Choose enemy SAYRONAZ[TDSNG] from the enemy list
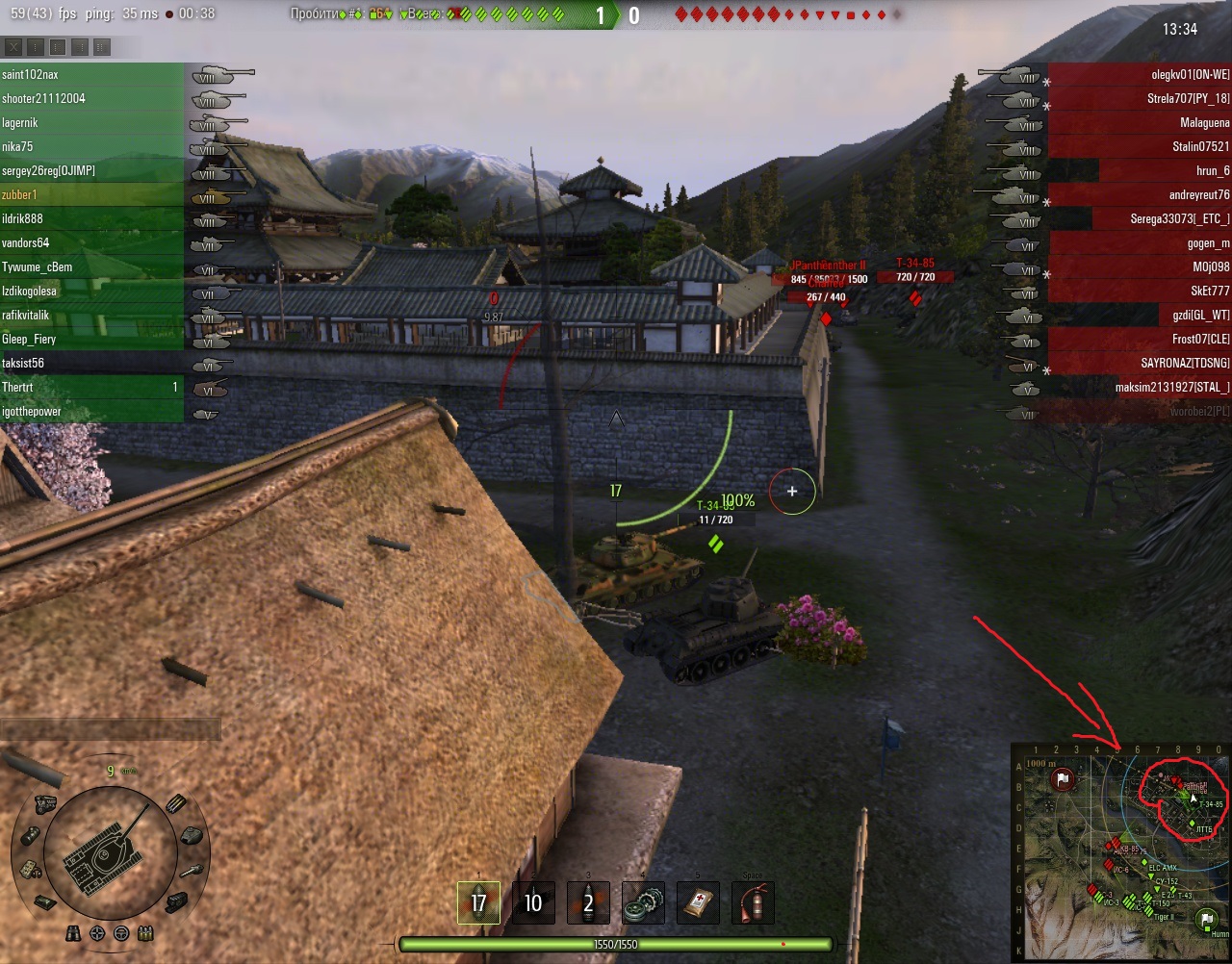 [x=1185, y=363]
